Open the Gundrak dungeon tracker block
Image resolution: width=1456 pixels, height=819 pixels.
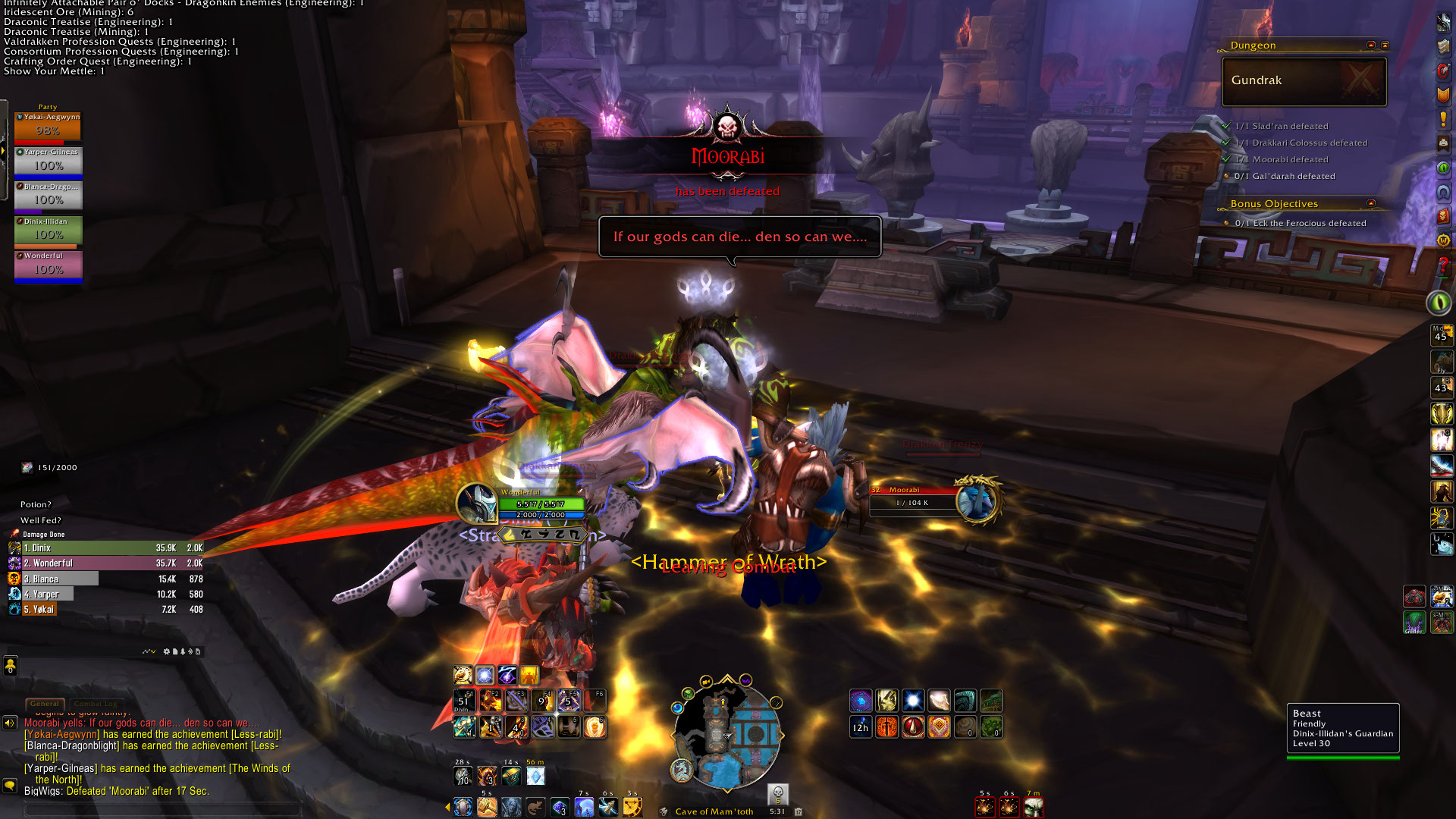tap(1304, 81)
